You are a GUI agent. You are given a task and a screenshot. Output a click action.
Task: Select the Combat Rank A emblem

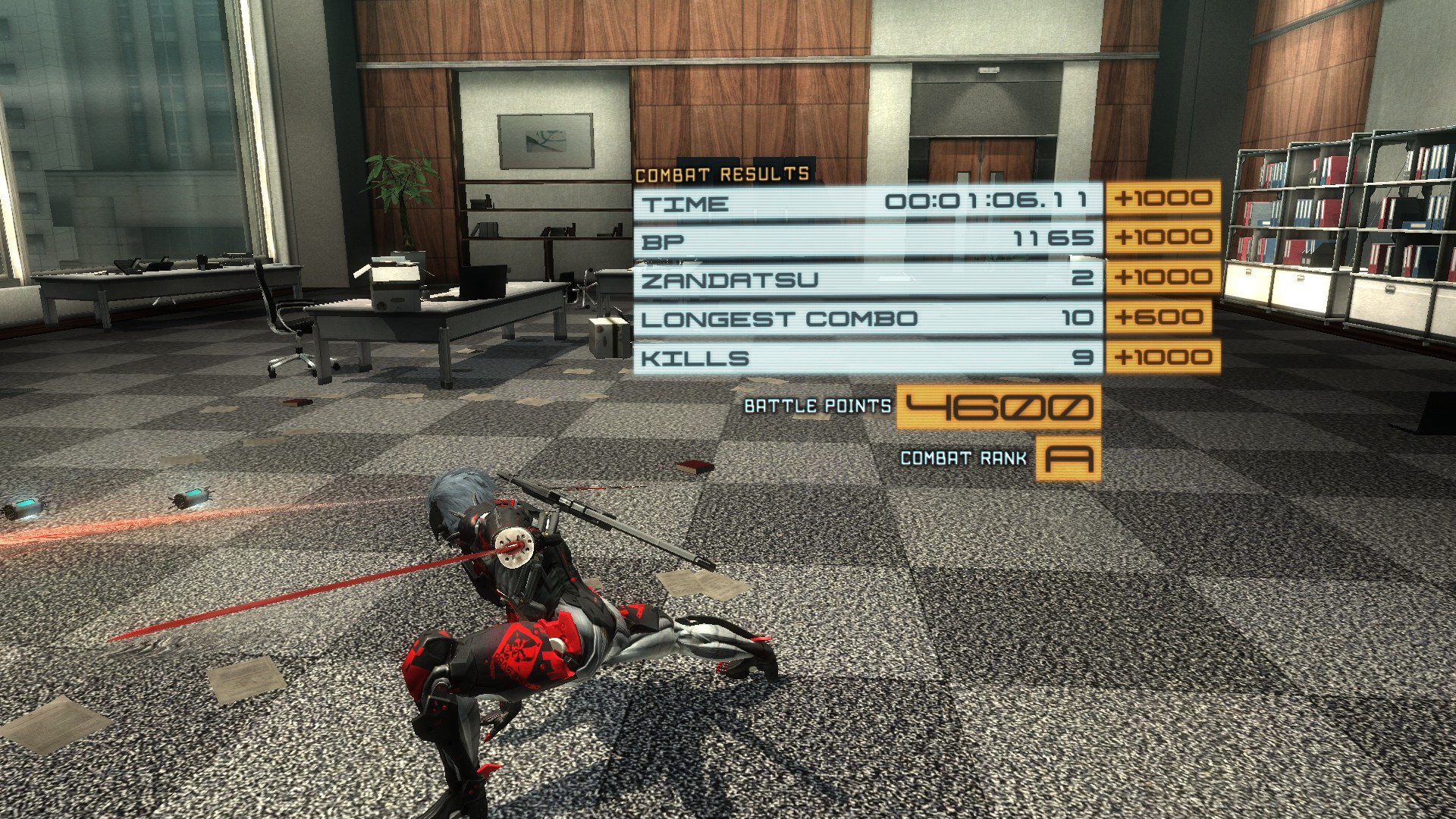point(1068,459)
